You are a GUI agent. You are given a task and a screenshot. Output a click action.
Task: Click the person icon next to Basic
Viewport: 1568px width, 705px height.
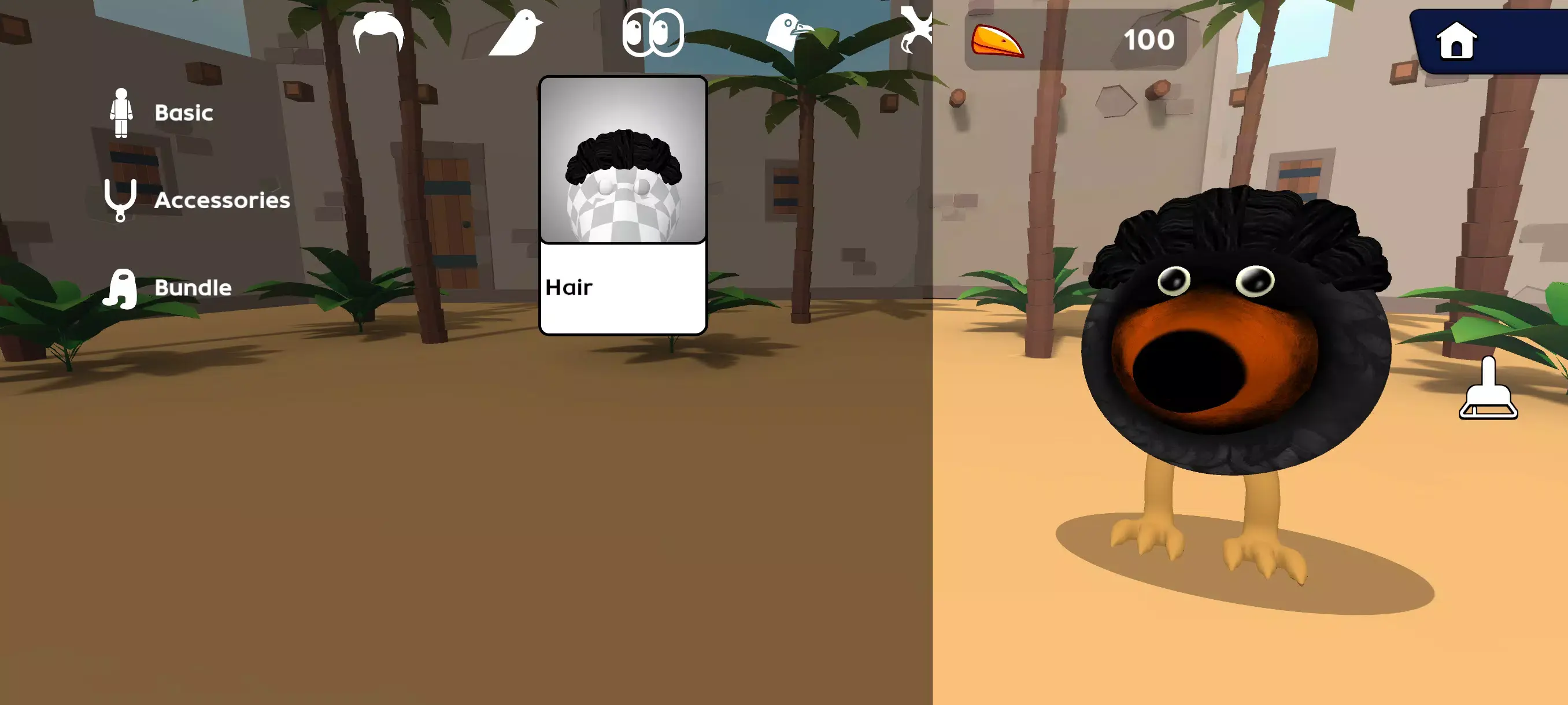(123, 112)
